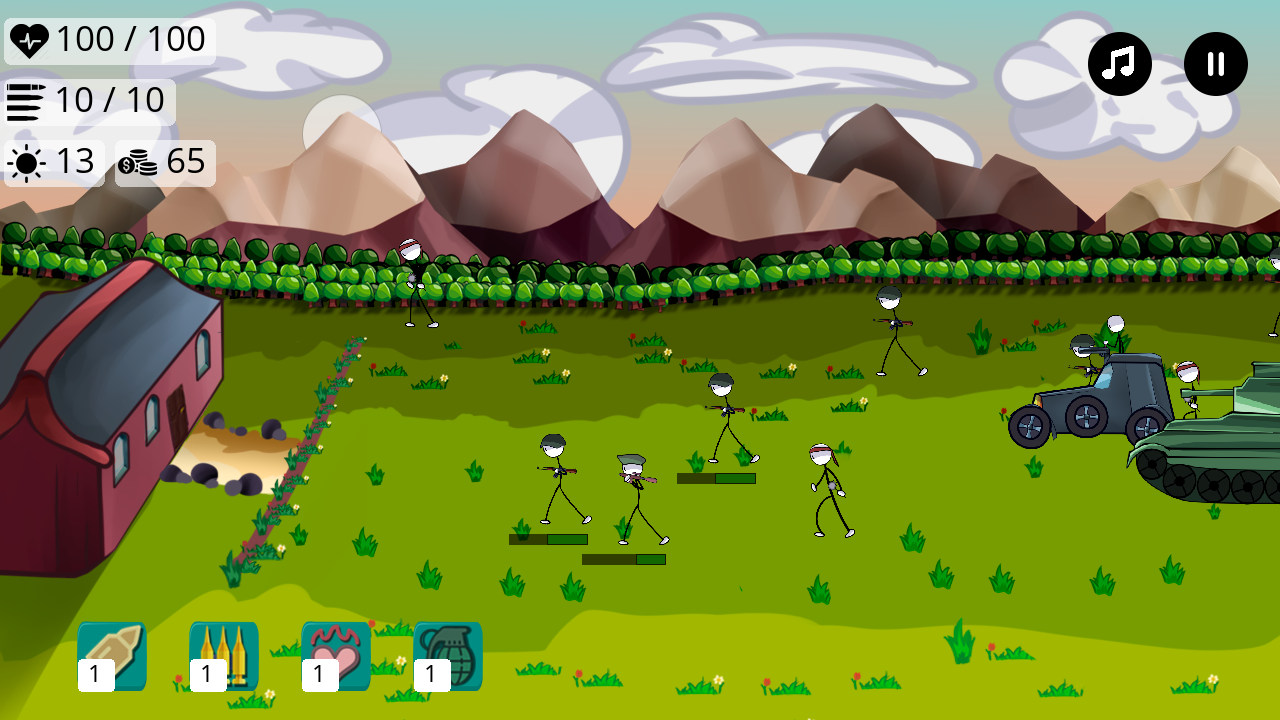The width and height of the screenshot is (1280, 720).
Task: Trigger the heart healing power-up
Action: (x=336, y=655)
